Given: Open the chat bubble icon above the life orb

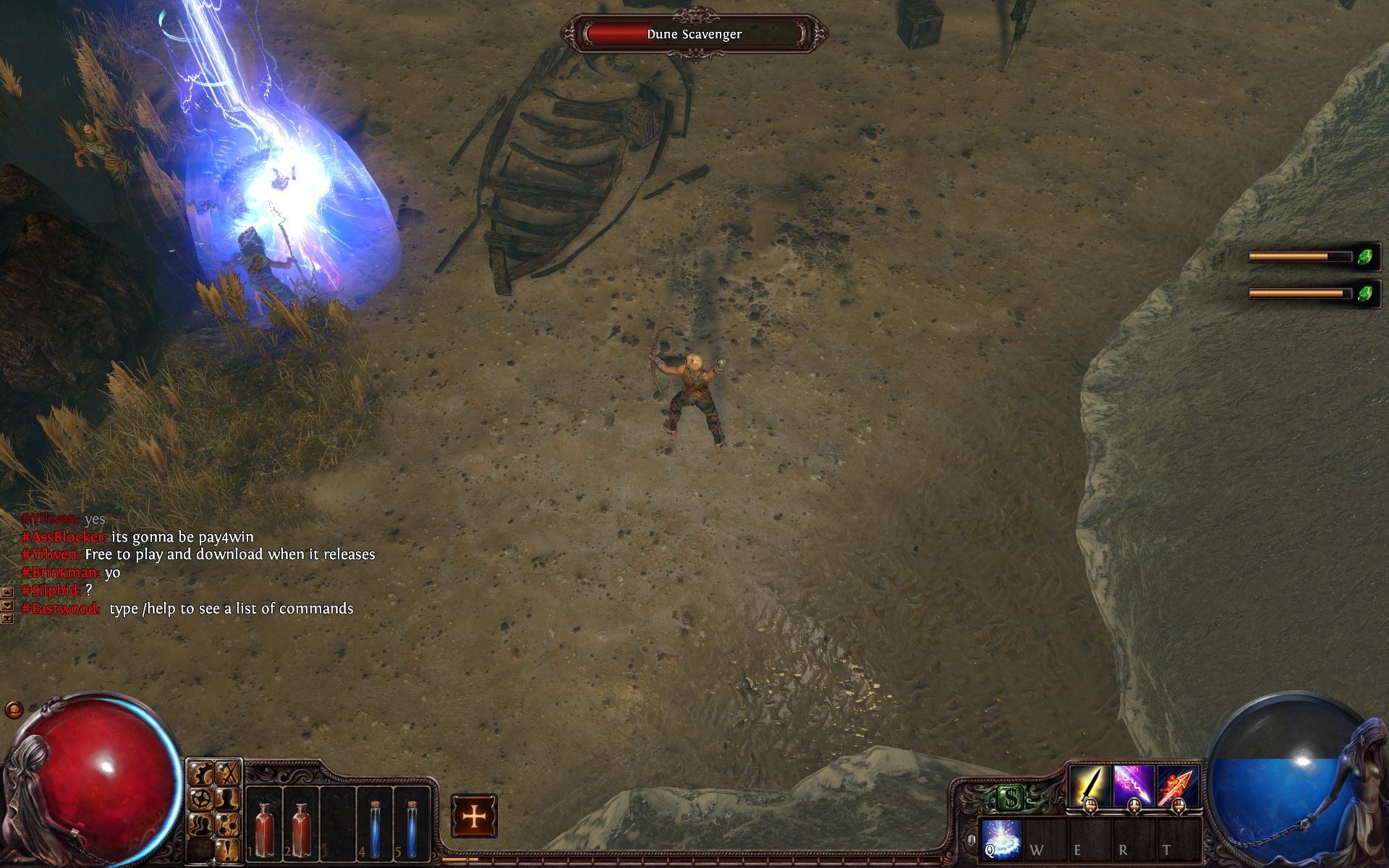Looking at the screenshot, I should tap(13, 710).
